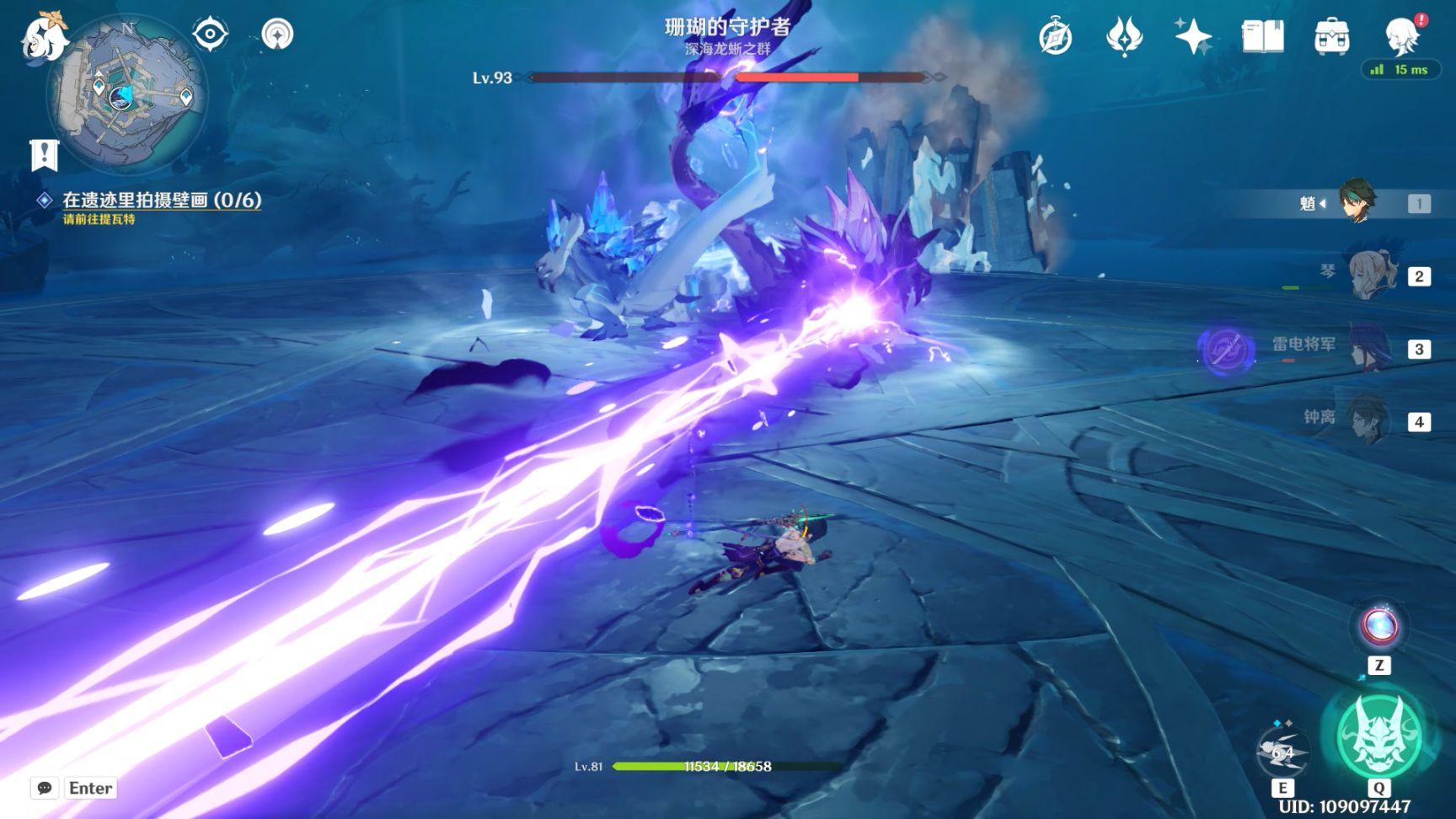
Task: Open the circular minimap
Action: pos(126,94)
